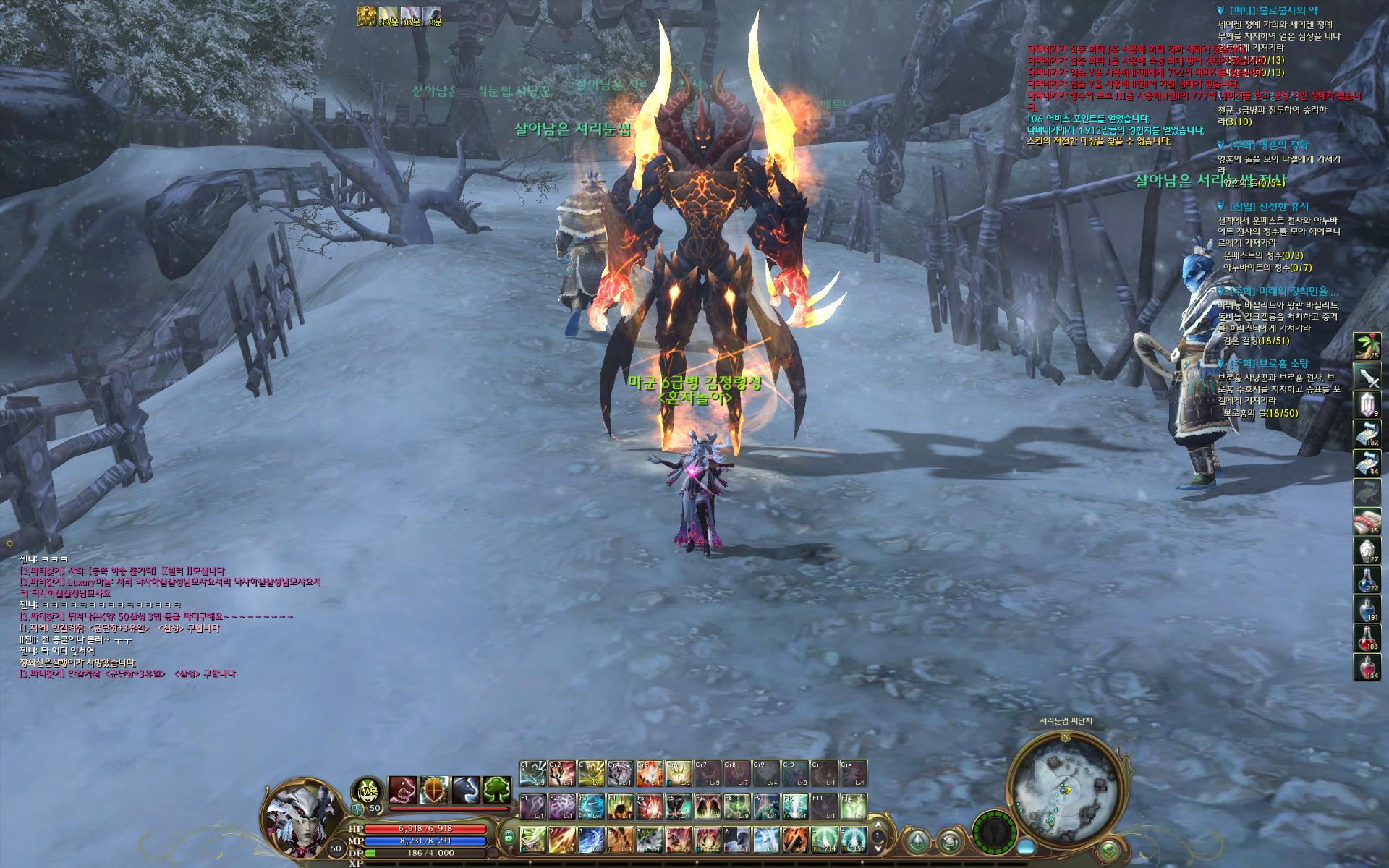This screenshot has width=1389, height=868.
Task: Eat the meat food item
Action: [1367, 522]
